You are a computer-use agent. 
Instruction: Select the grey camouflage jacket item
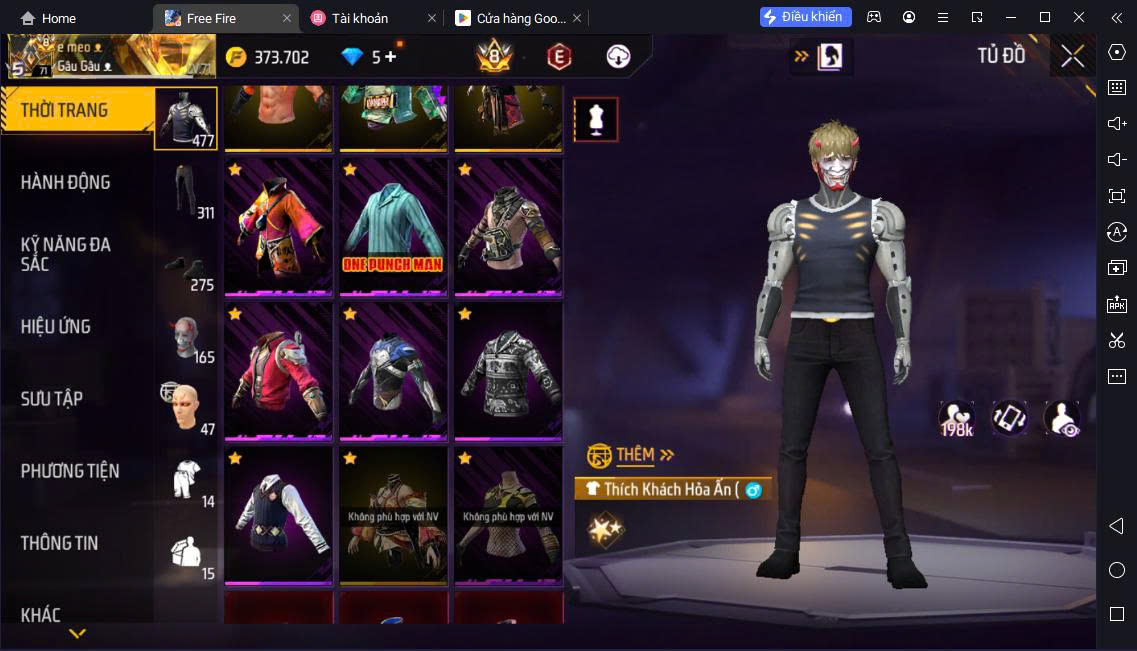point(508,372)
